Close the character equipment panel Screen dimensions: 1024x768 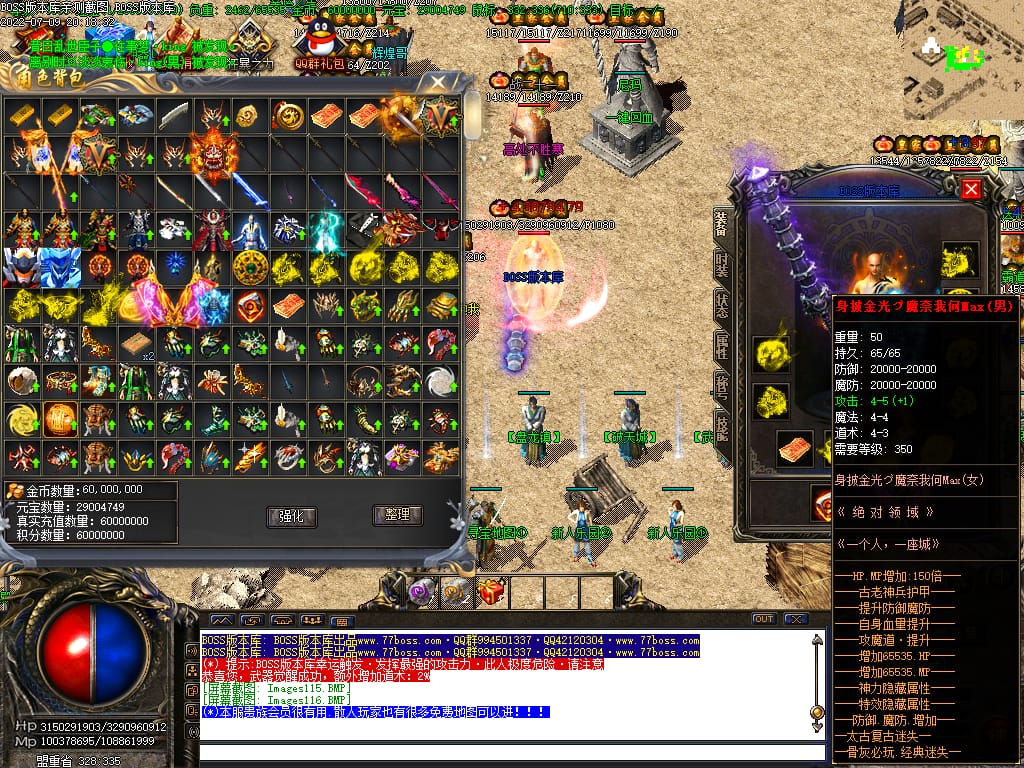click(x=970, y=189)
